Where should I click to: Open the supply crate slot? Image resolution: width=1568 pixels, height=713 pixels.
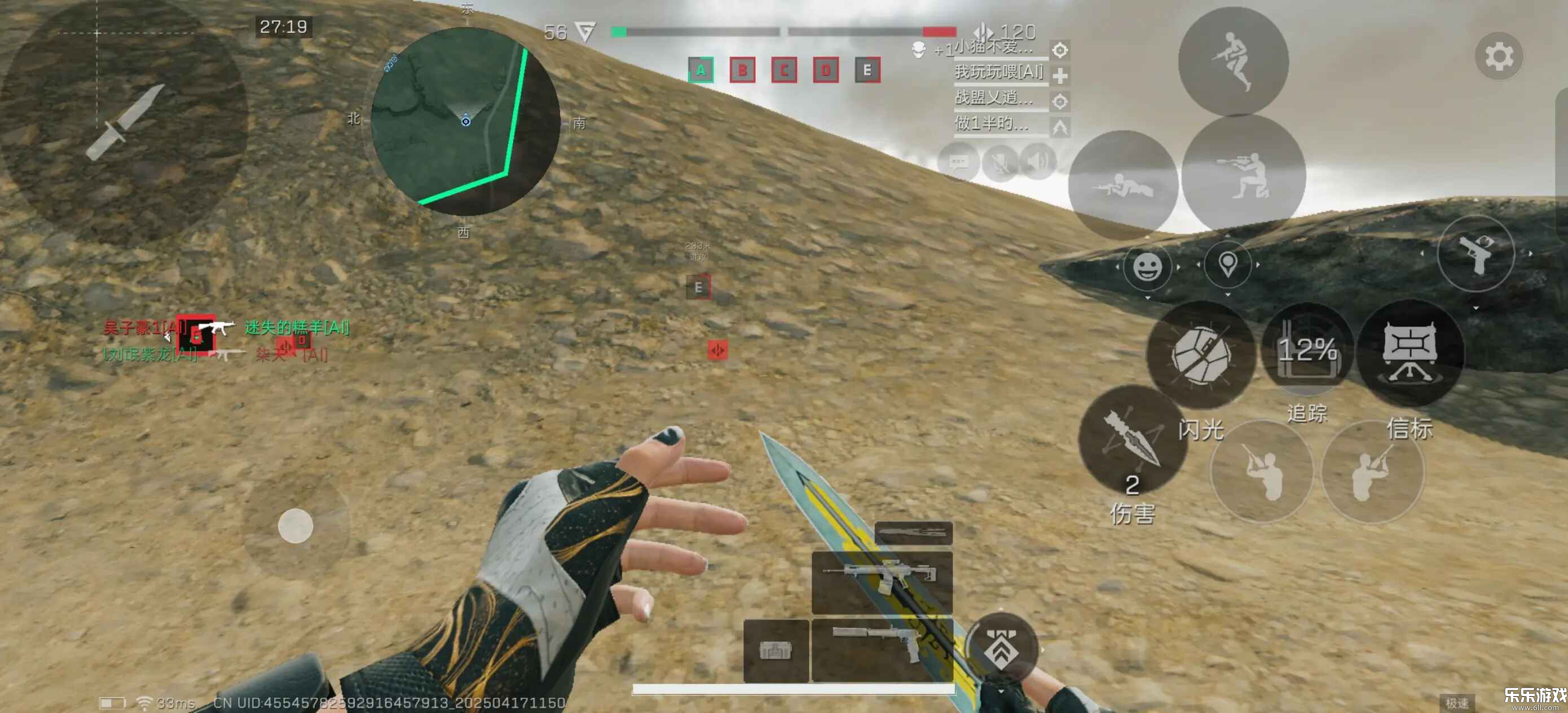pyautogui.click(x=776, y=650)
